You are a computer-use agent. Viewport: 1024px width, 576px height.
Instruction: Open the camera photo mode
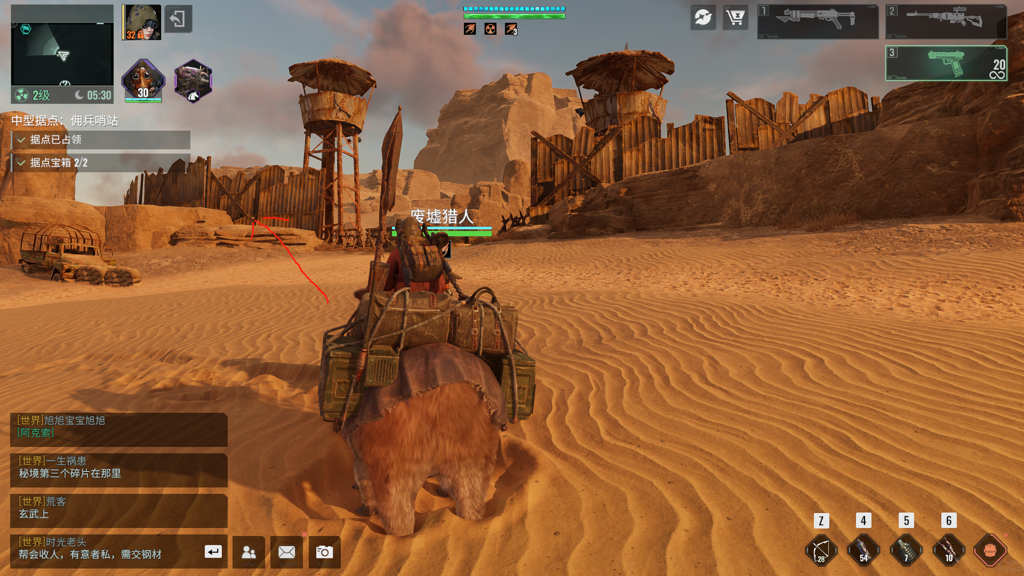pos(324,551)
